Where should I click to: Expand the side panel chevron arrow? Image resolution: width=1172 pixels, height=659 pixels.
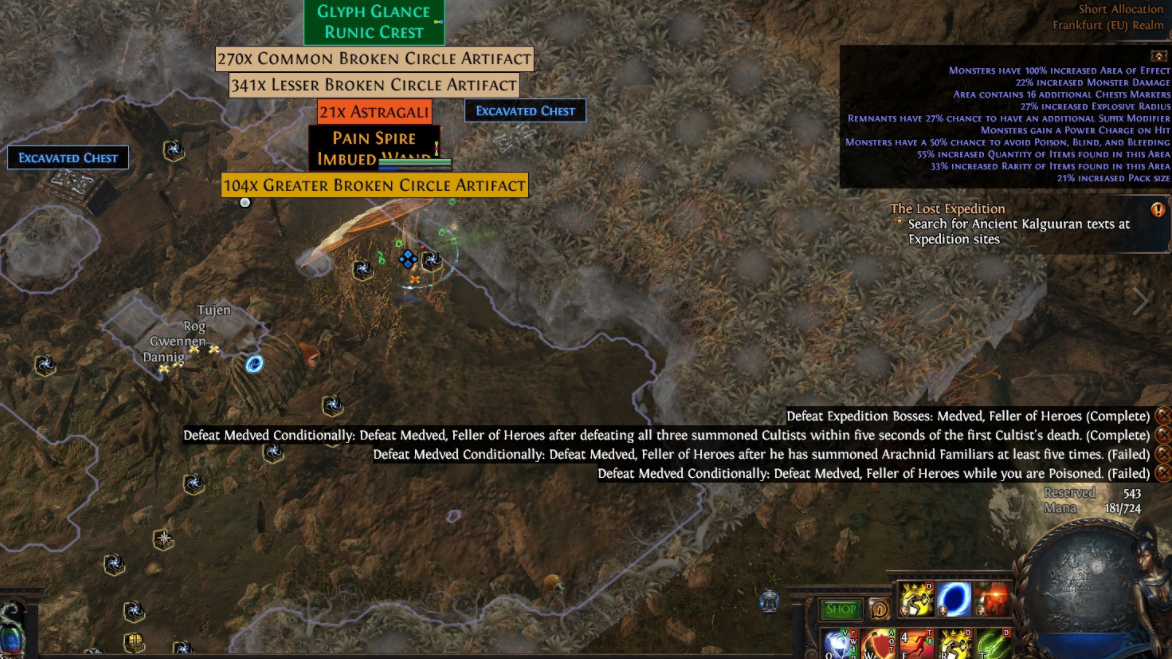click(1141, 299)
